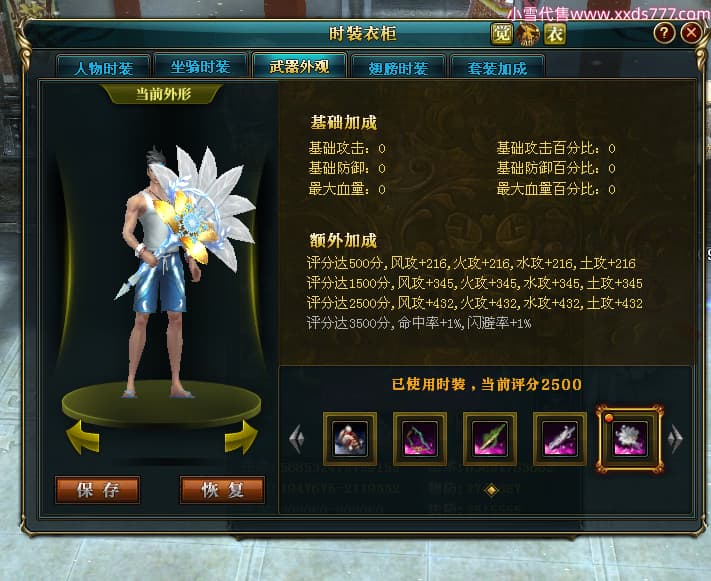Open the 坐骑时装 tab
This screenshot has height=581, width=711.
pos(202,67)
